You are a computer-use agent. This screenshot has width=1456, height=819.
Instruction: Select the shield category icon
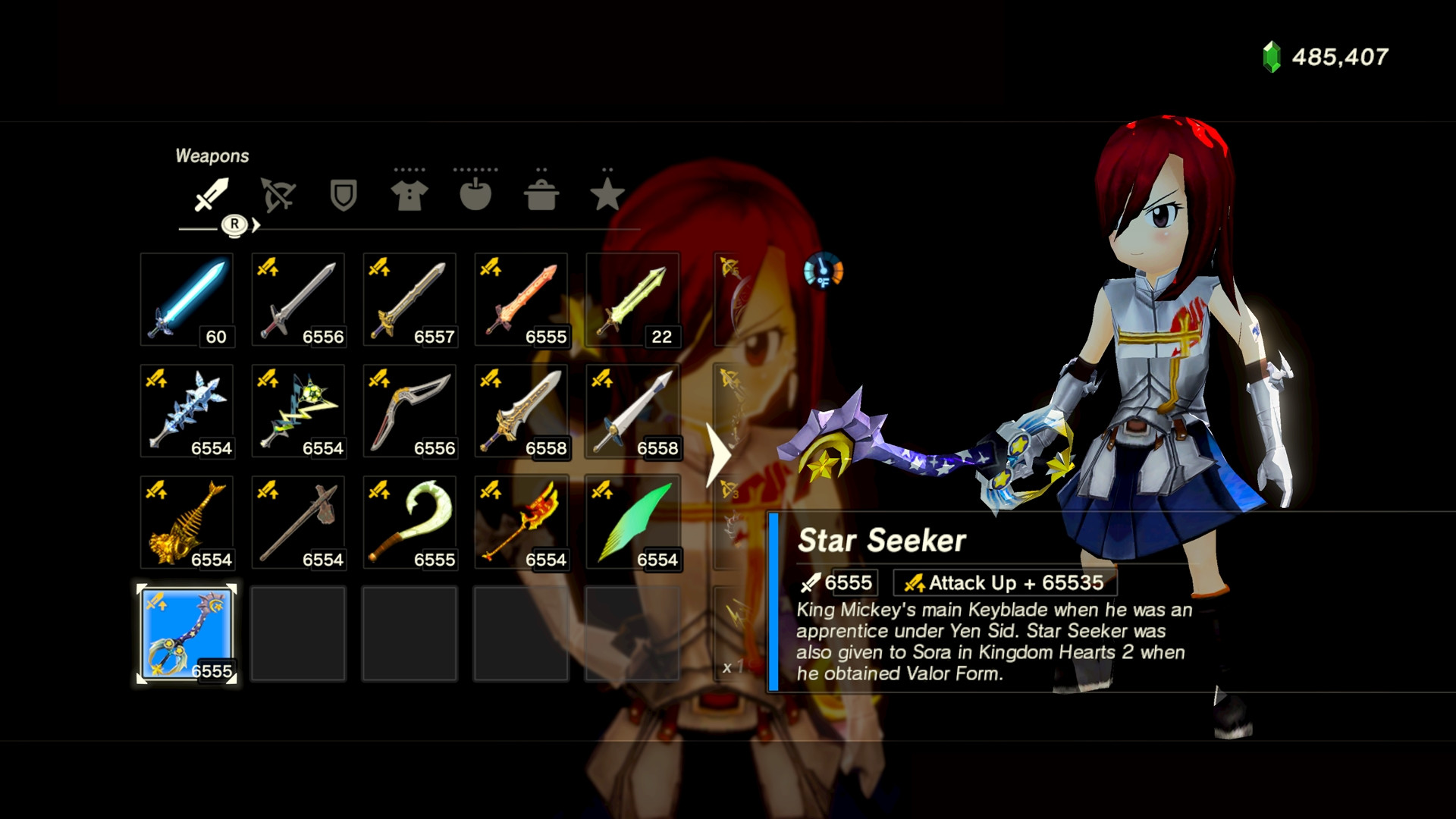[x=343, y=196]
